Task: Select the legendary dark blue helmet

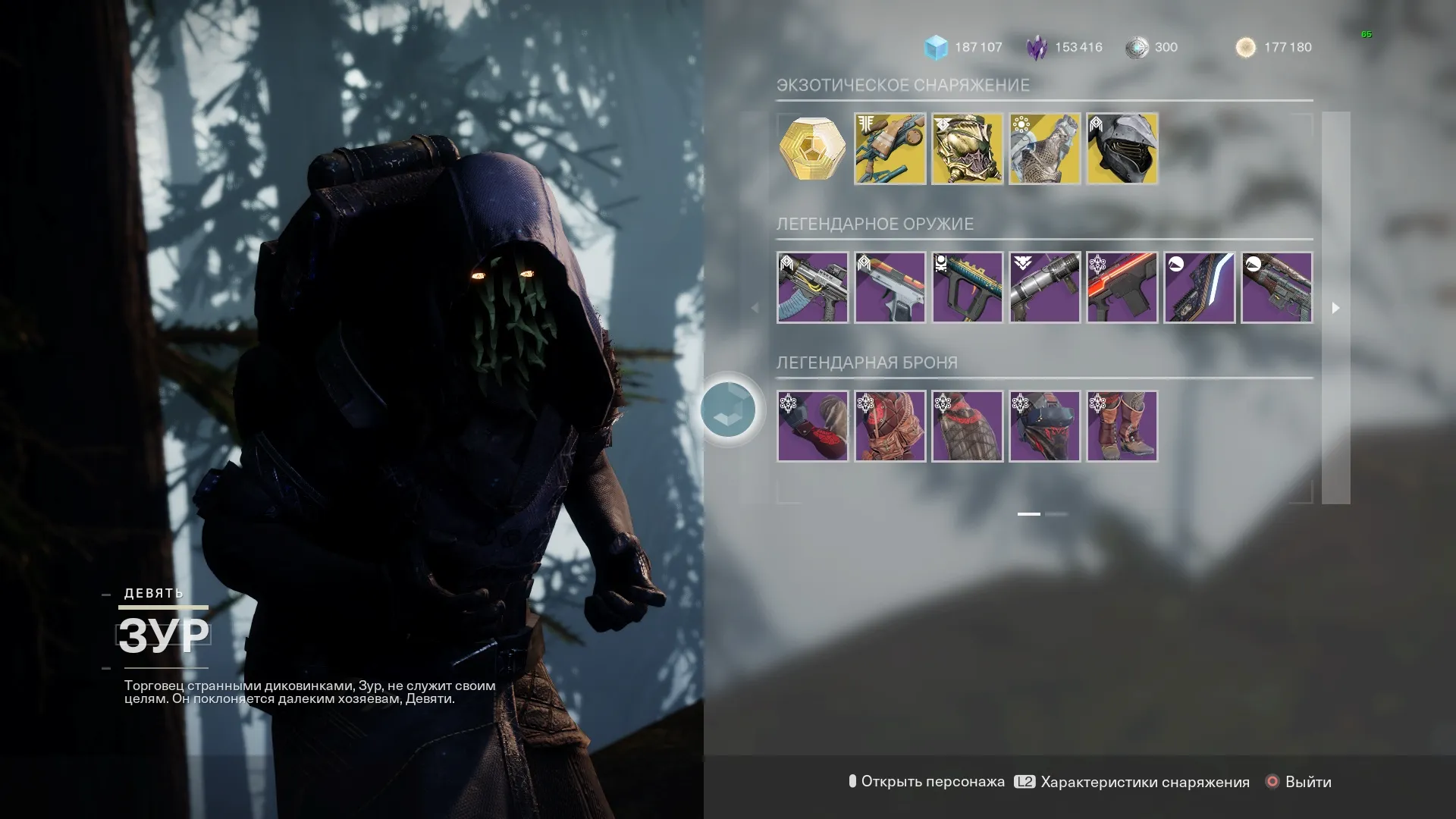Action: (x=1044, y=426)
